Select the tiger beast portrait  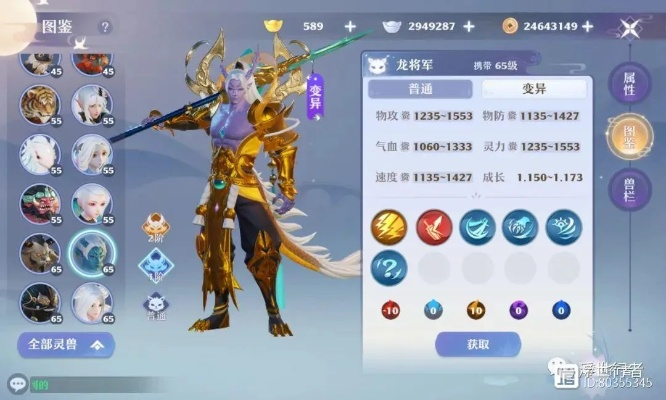click(39, 105)
